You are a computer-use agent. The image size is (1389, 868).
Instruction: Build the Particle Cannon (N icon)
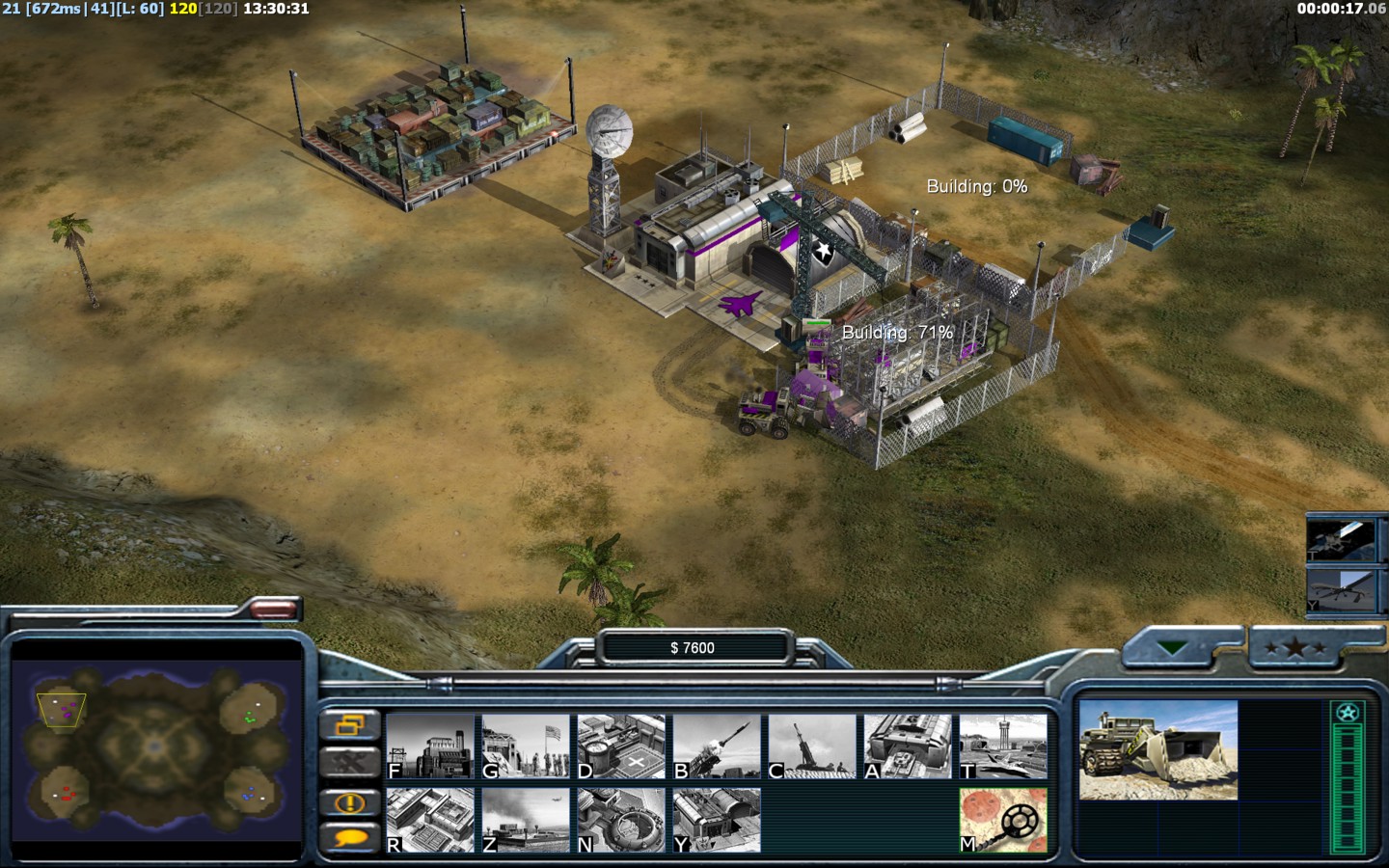click(x=621, y=821)
